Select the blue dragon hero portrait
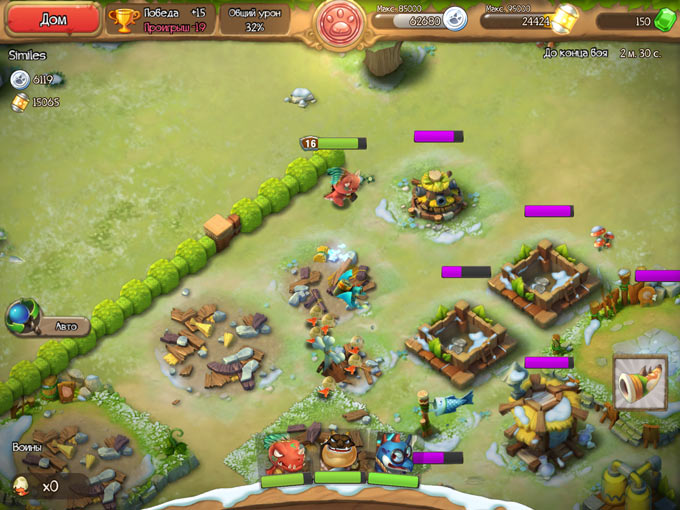 point(391,454)
